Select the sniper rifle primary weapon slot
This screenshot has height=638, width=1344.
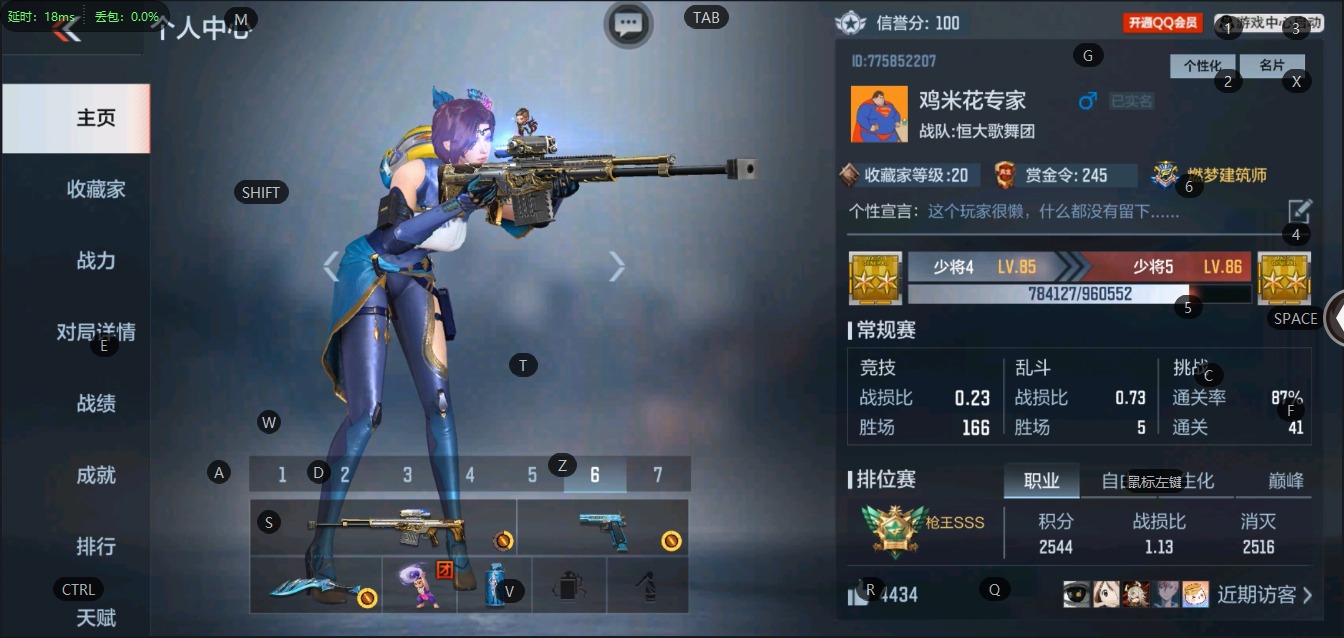[x=384, y=527]
